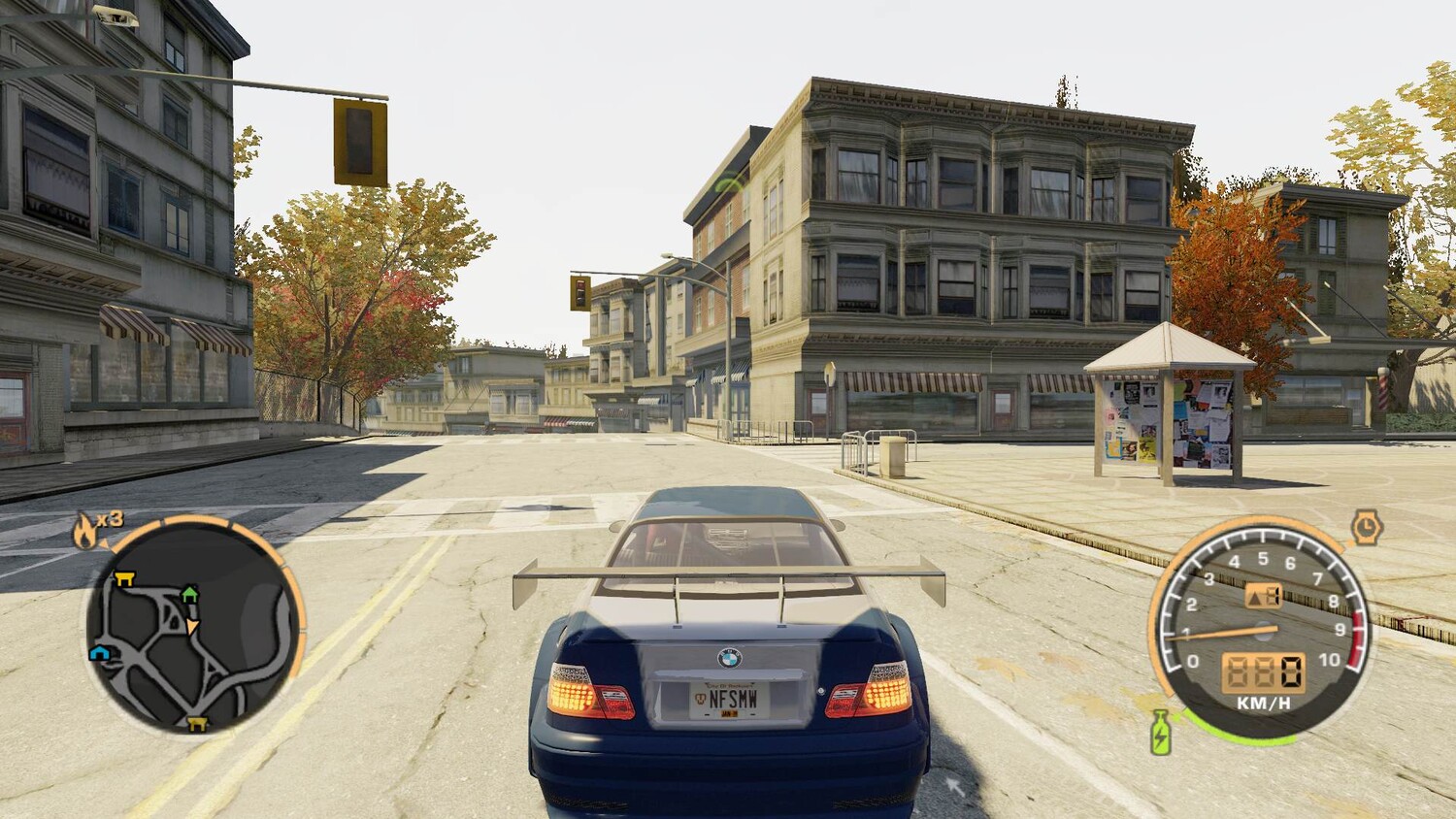Select the green safehouse marker on minimap
Viewport: 1456px width, 819px height.
(x=189, y=593)
